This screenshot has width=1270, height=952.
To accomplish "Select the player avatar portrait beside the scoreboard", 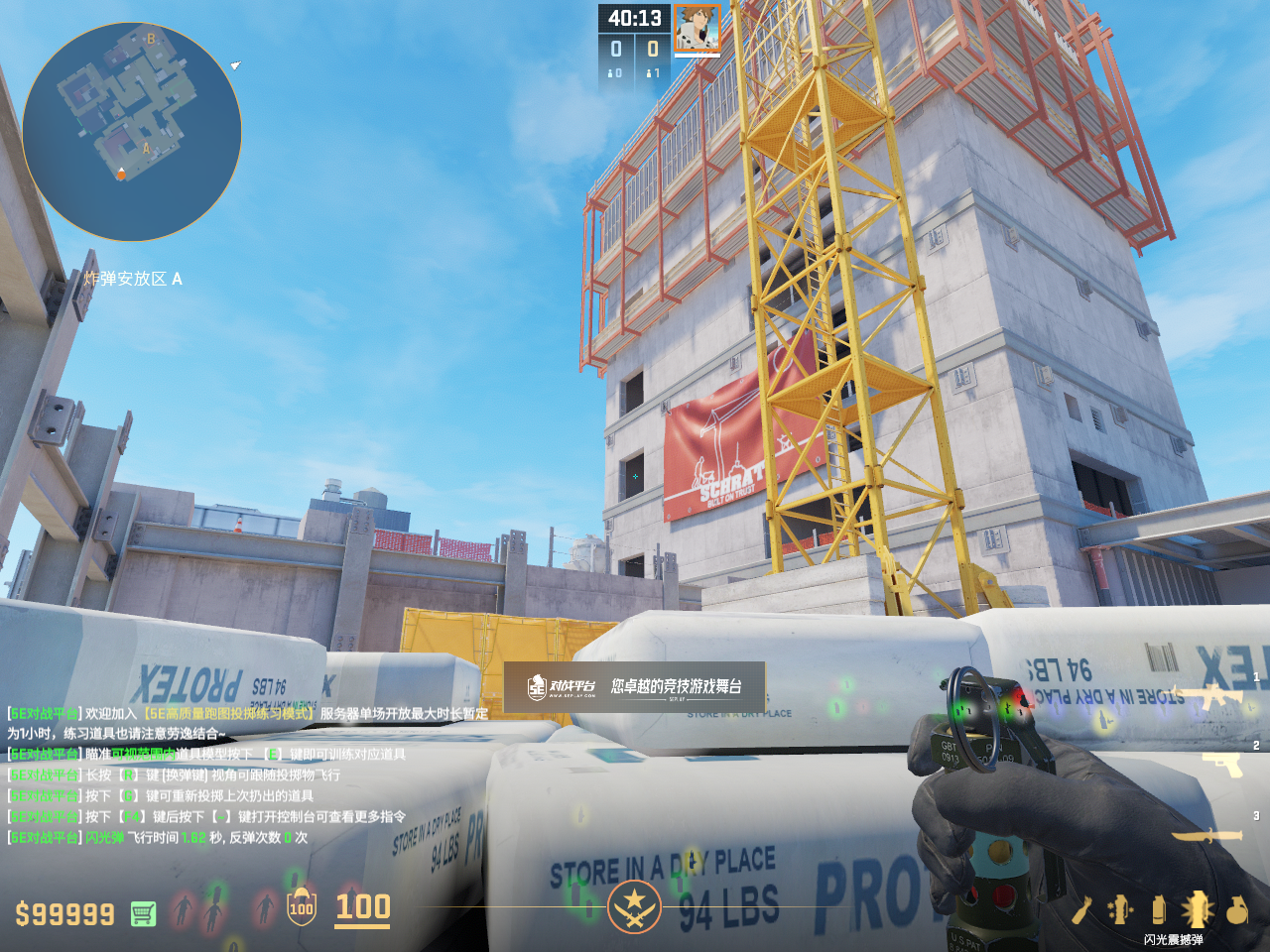I will pyautogui.click(x=697, y=29).
